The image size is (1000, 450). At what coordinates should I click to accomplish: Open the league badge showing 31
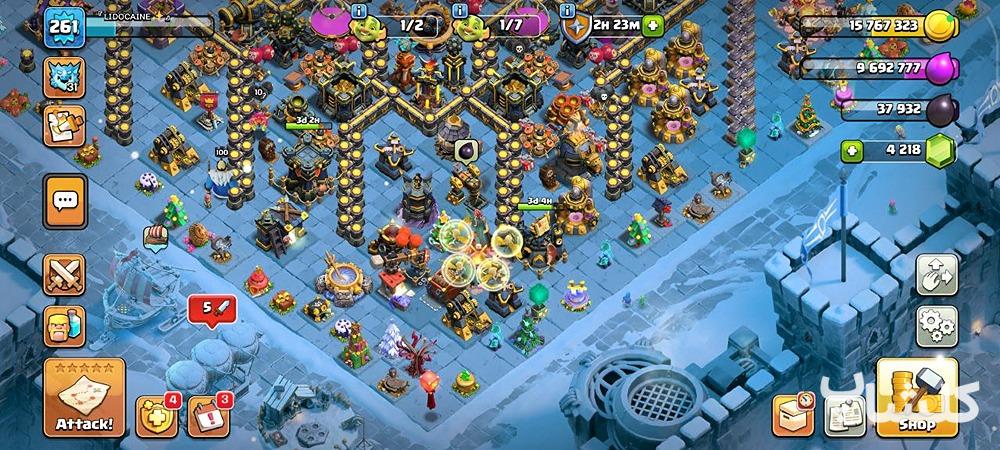pyautogui.click(x=64, y=77)
